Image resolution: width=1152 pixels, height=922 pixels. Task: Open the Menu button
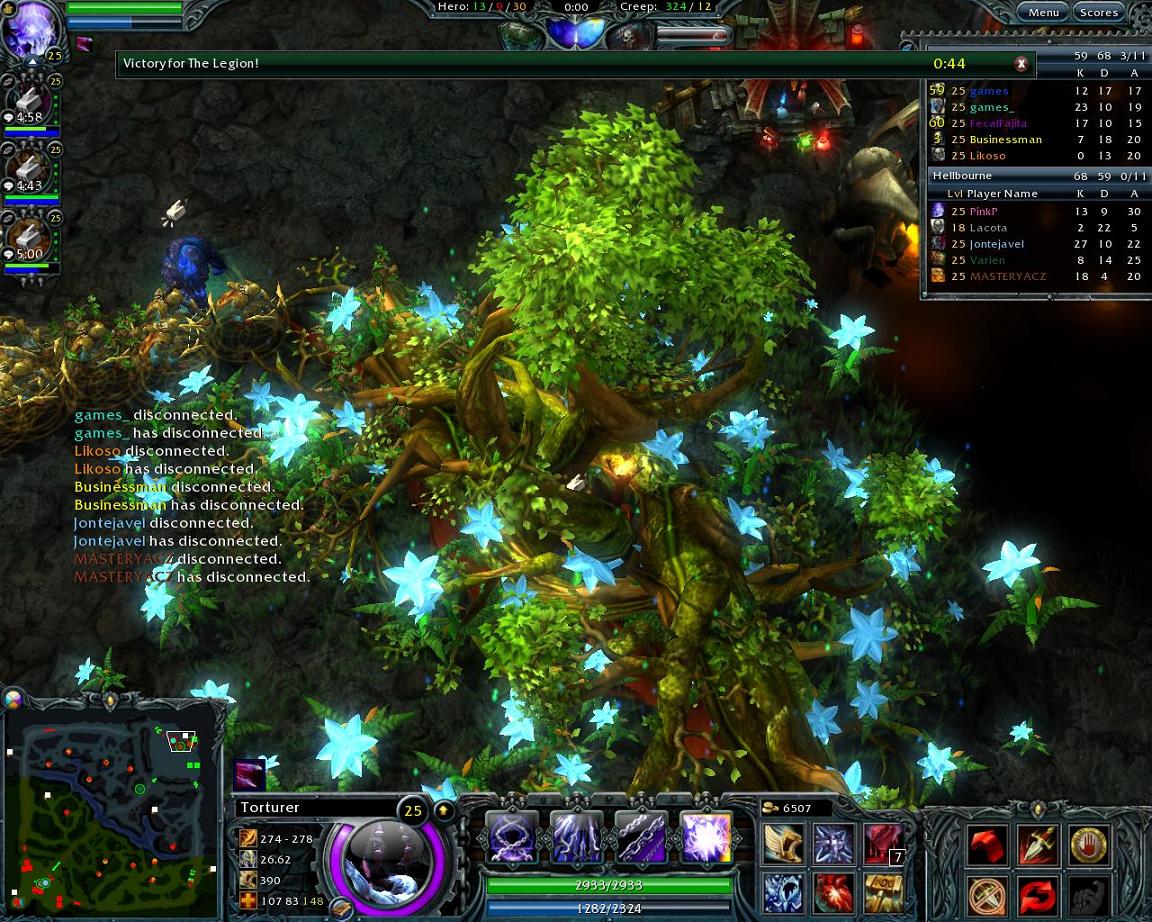coord(1043,12)
